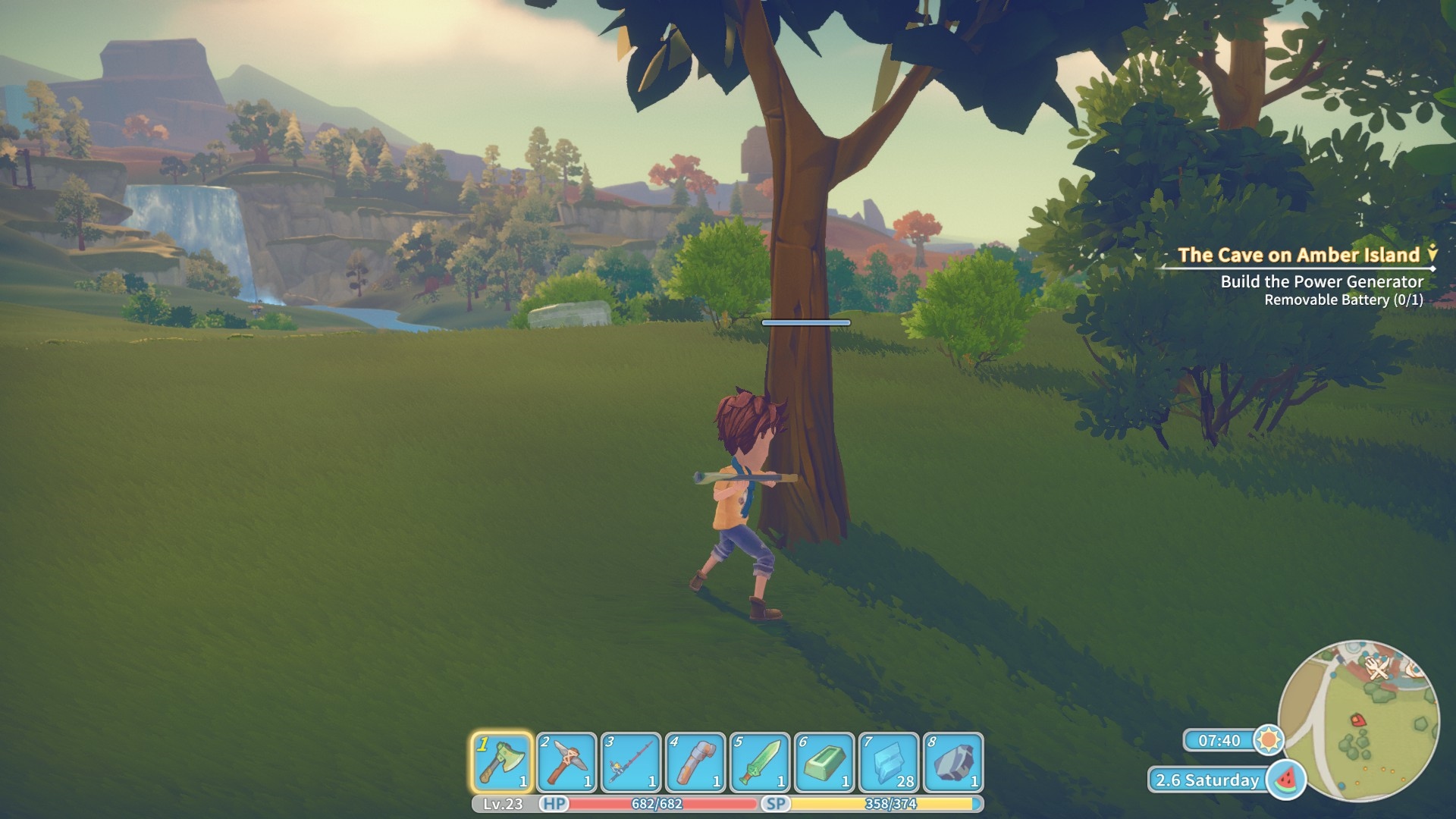Click the red player marker on the minimap

coord(1357,720)
